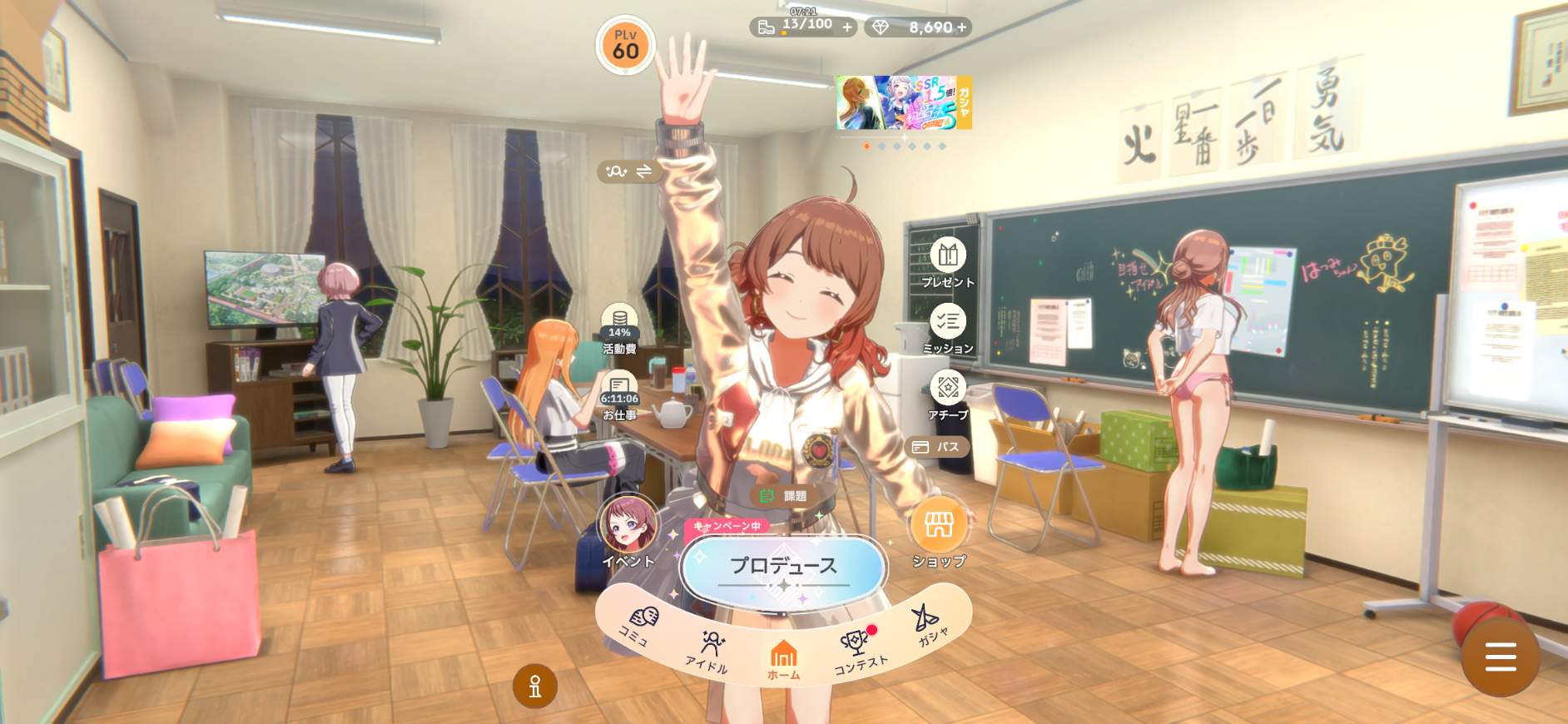Open the ショップ (Shop)
This screenshot has height=724, width=1568.
[939, 533]
